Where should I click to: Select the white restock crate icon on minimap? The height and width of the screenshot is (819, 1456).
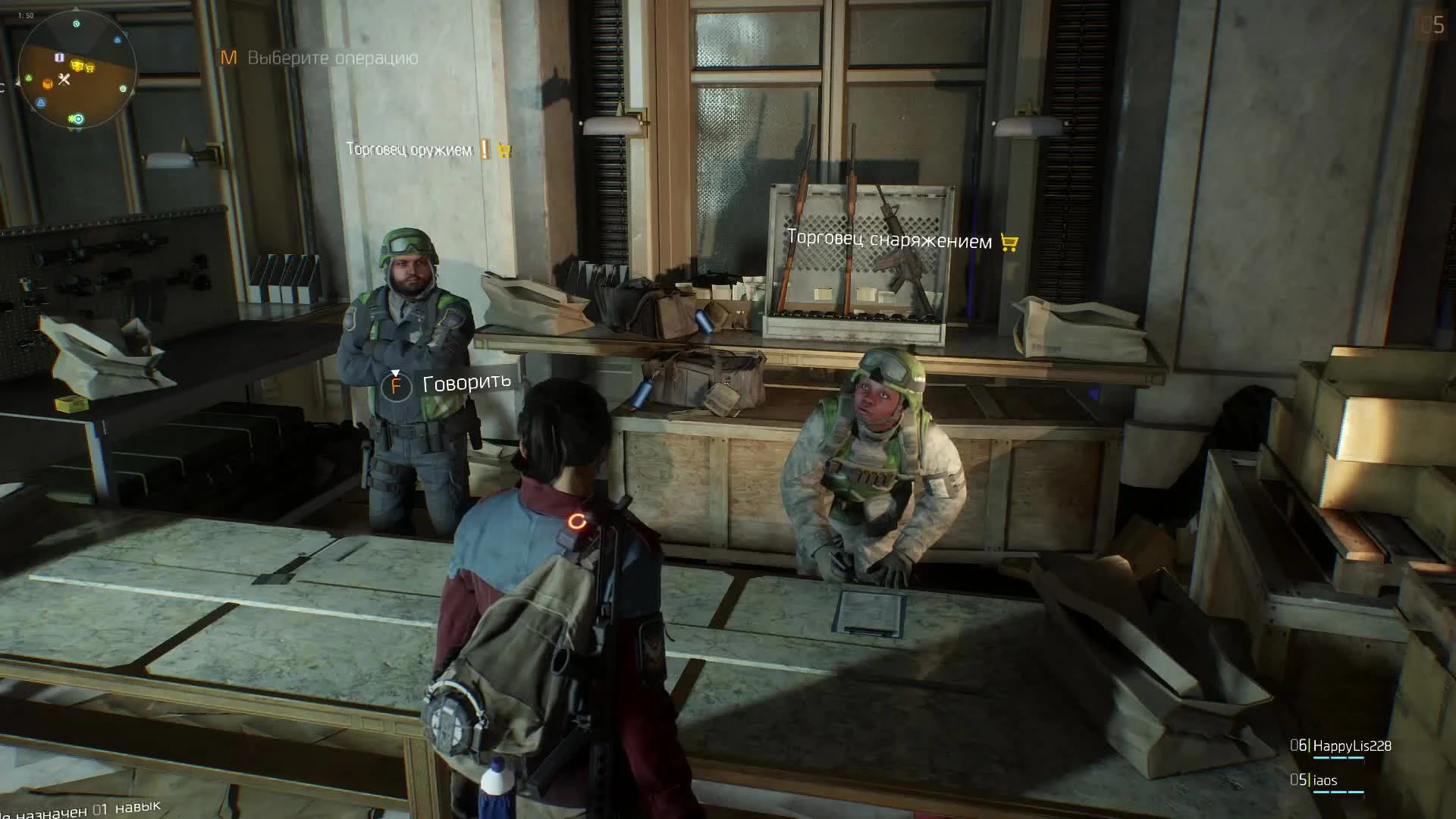(59, 57)
